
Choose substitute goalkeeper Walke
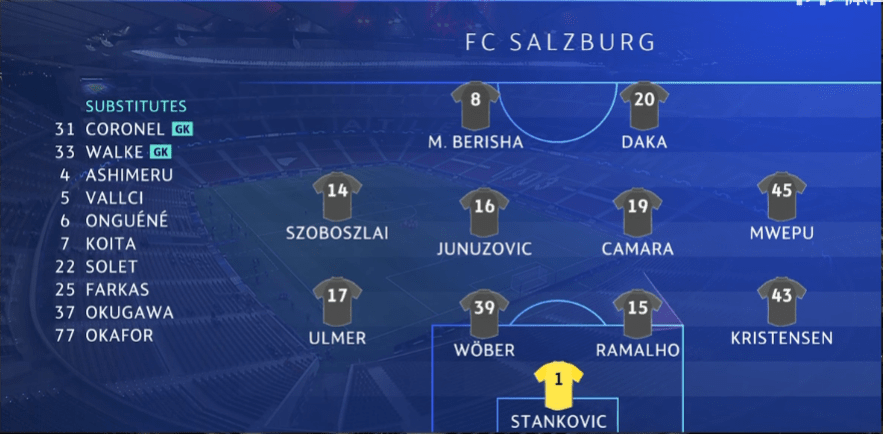(115, 152)
